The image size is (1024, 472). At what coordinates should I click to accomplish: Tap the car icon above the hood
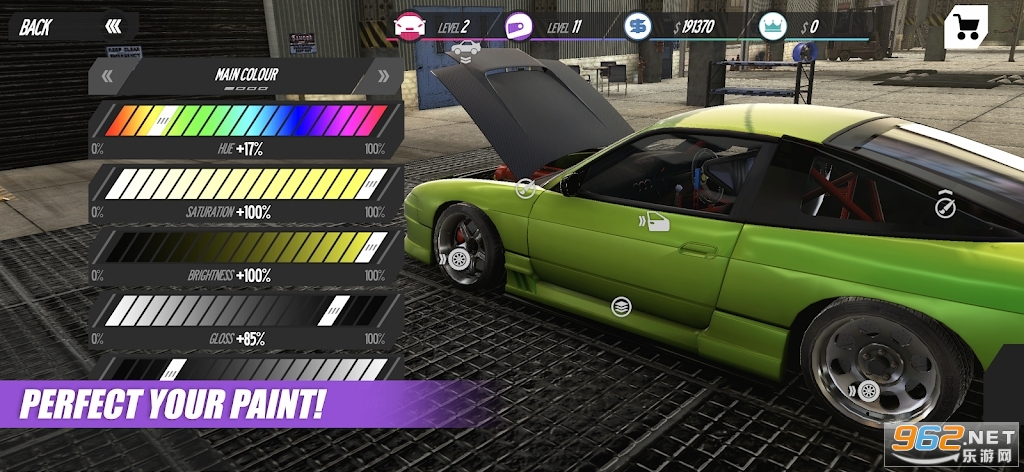464,48
